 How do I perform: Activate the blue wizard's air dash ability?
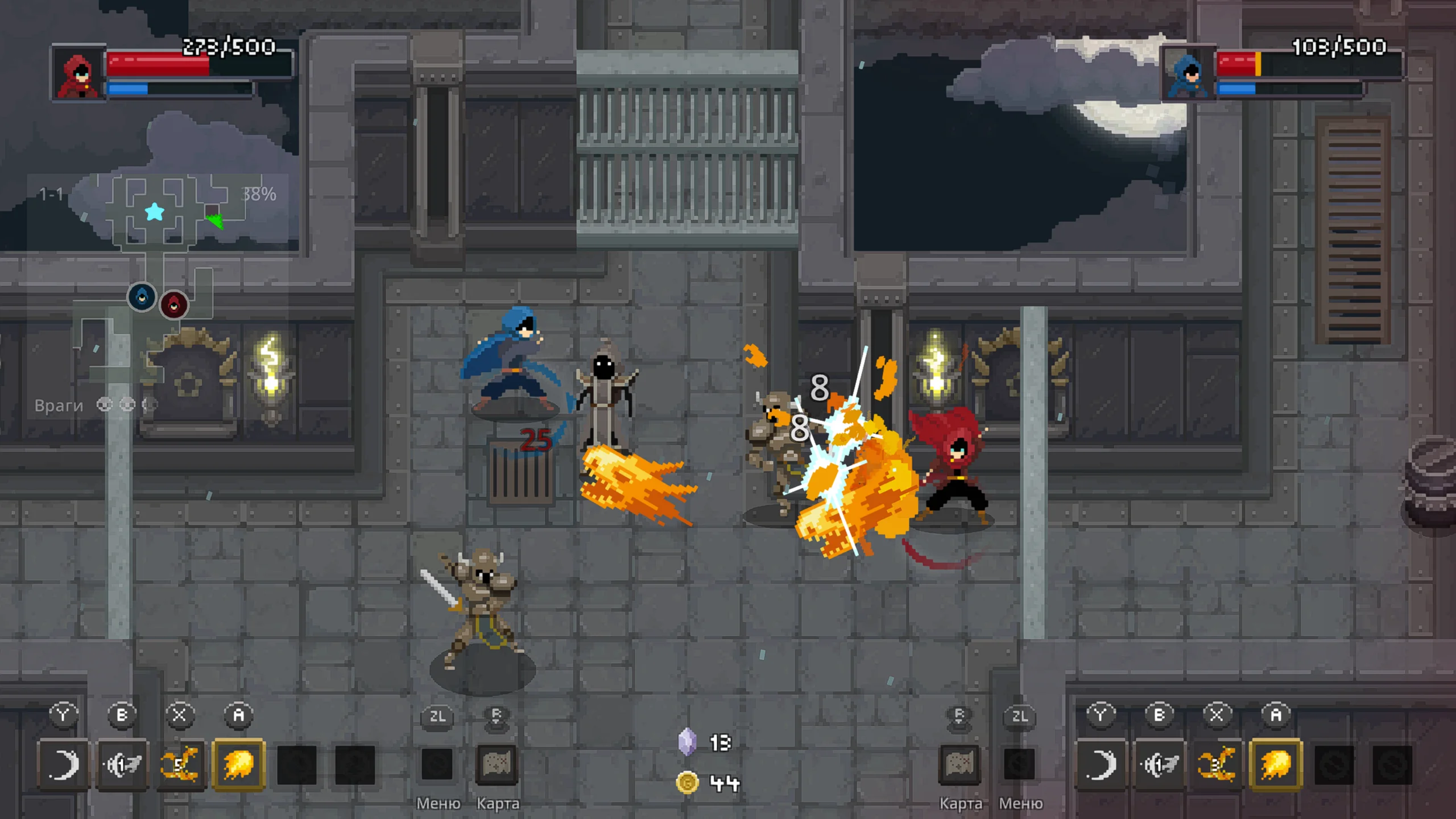click(1159, 764)
